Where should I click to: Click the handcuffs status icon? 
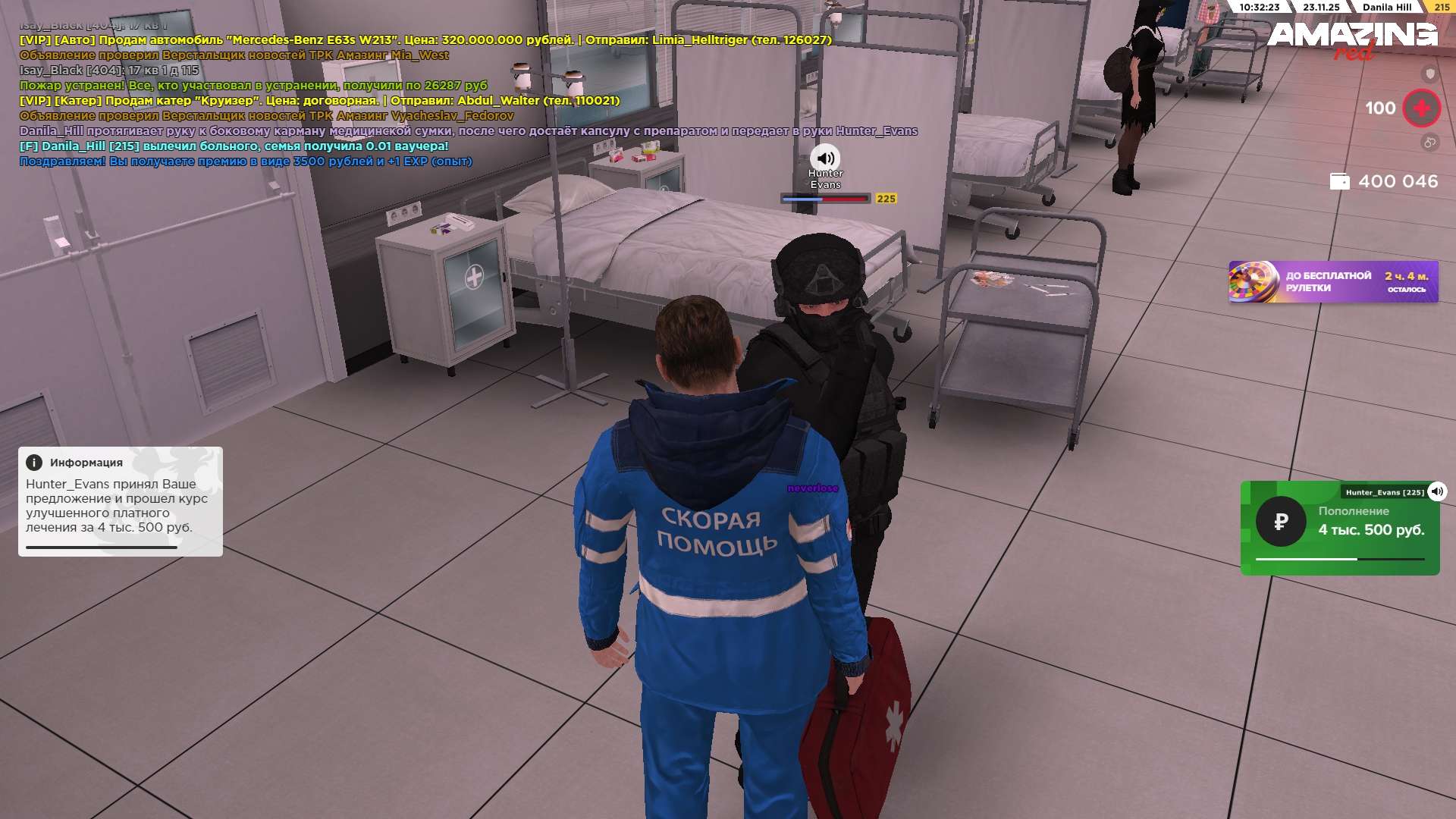pos(1429,142)
